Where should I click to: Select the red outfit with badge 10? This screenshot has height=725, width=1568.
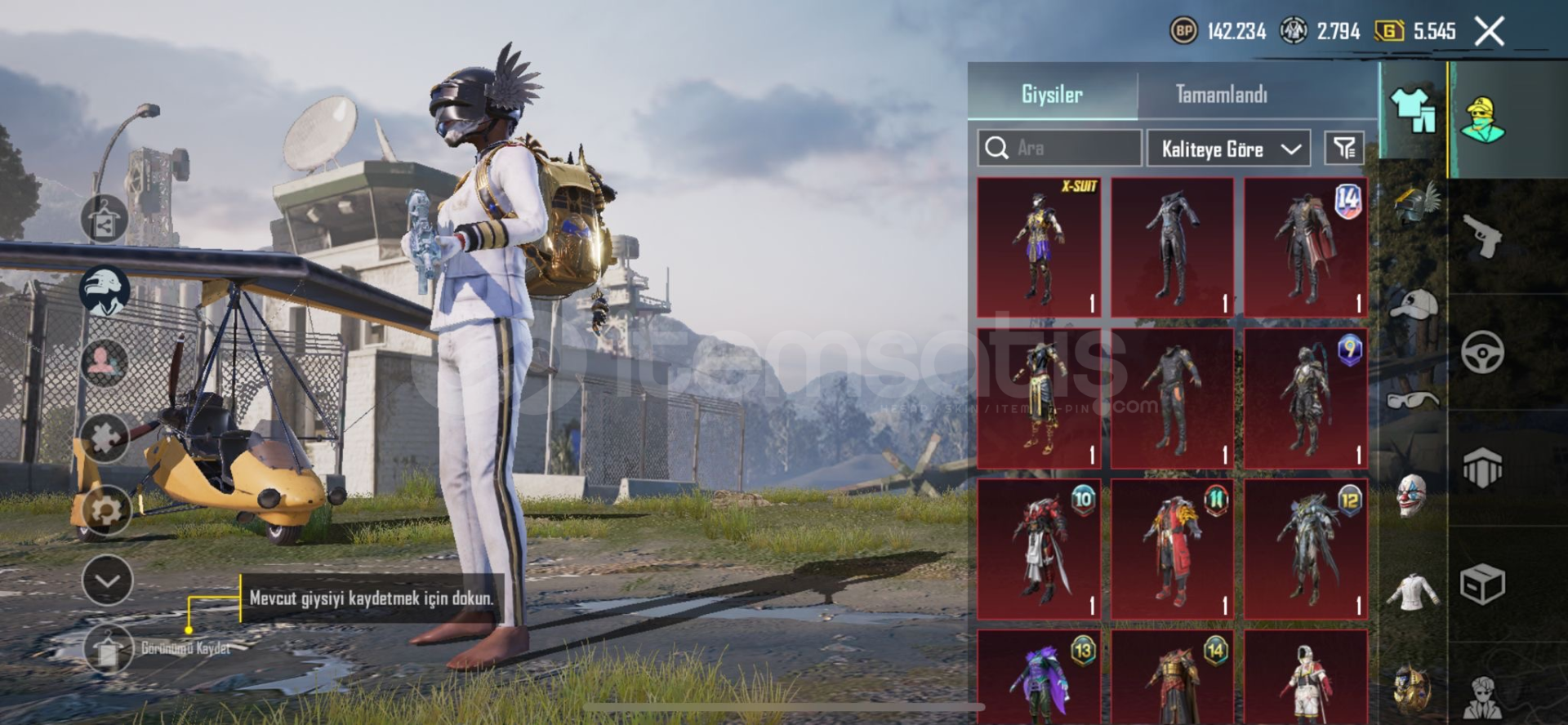[x=1039, y=549]
